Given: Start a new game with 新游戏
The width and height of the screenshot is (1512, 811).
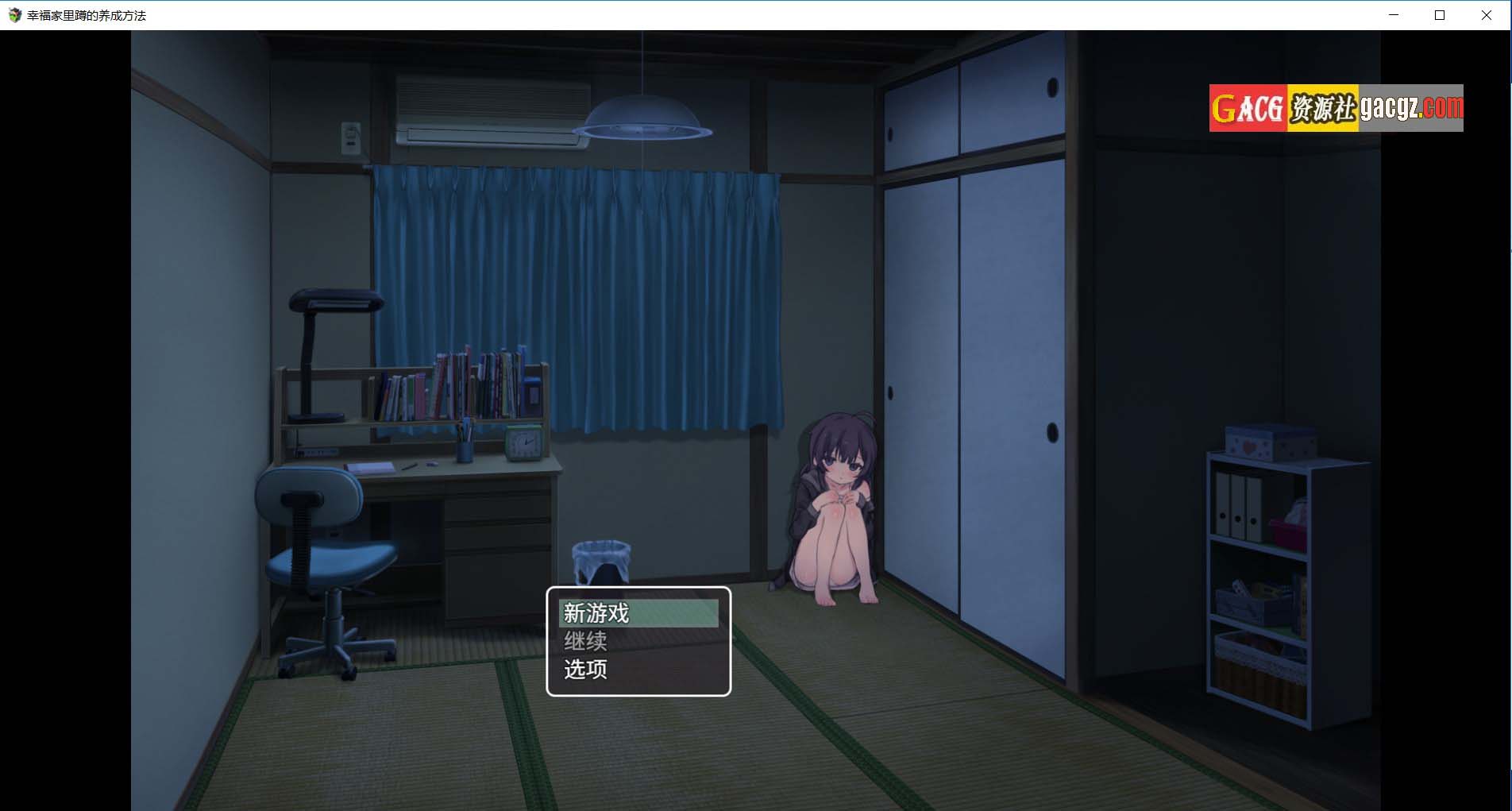Looking at the screenshot, I should coord(638,613).
